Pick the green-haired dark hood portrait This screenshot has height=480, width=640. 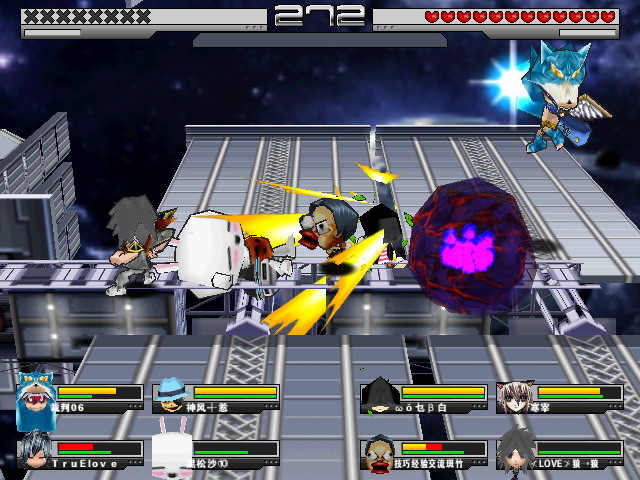[x=379, y=396]
